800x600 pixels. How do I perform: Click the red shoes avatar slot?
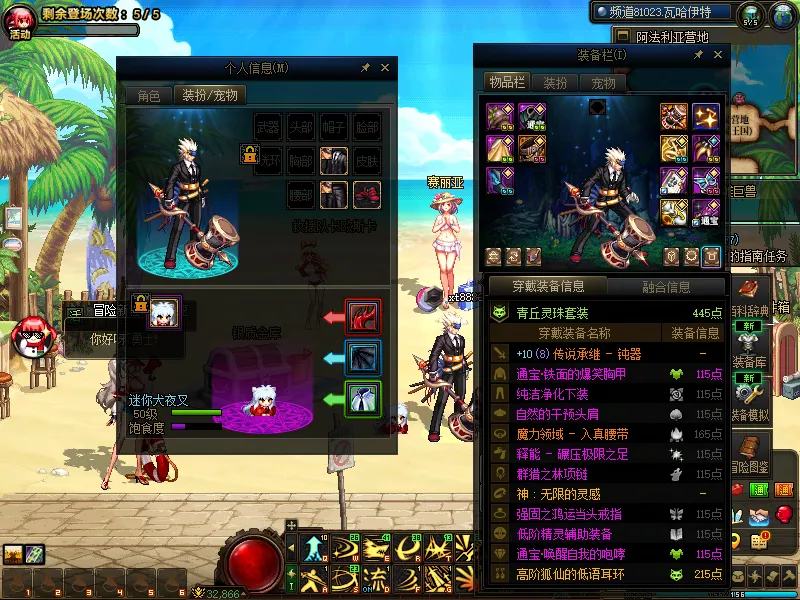click(367, 193)
